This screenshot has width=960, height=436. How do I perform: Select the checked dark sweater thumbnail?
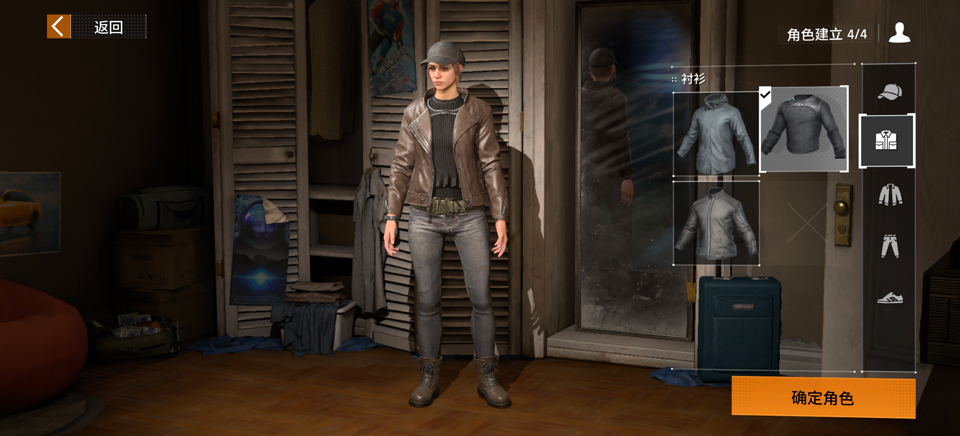[804, 129]
